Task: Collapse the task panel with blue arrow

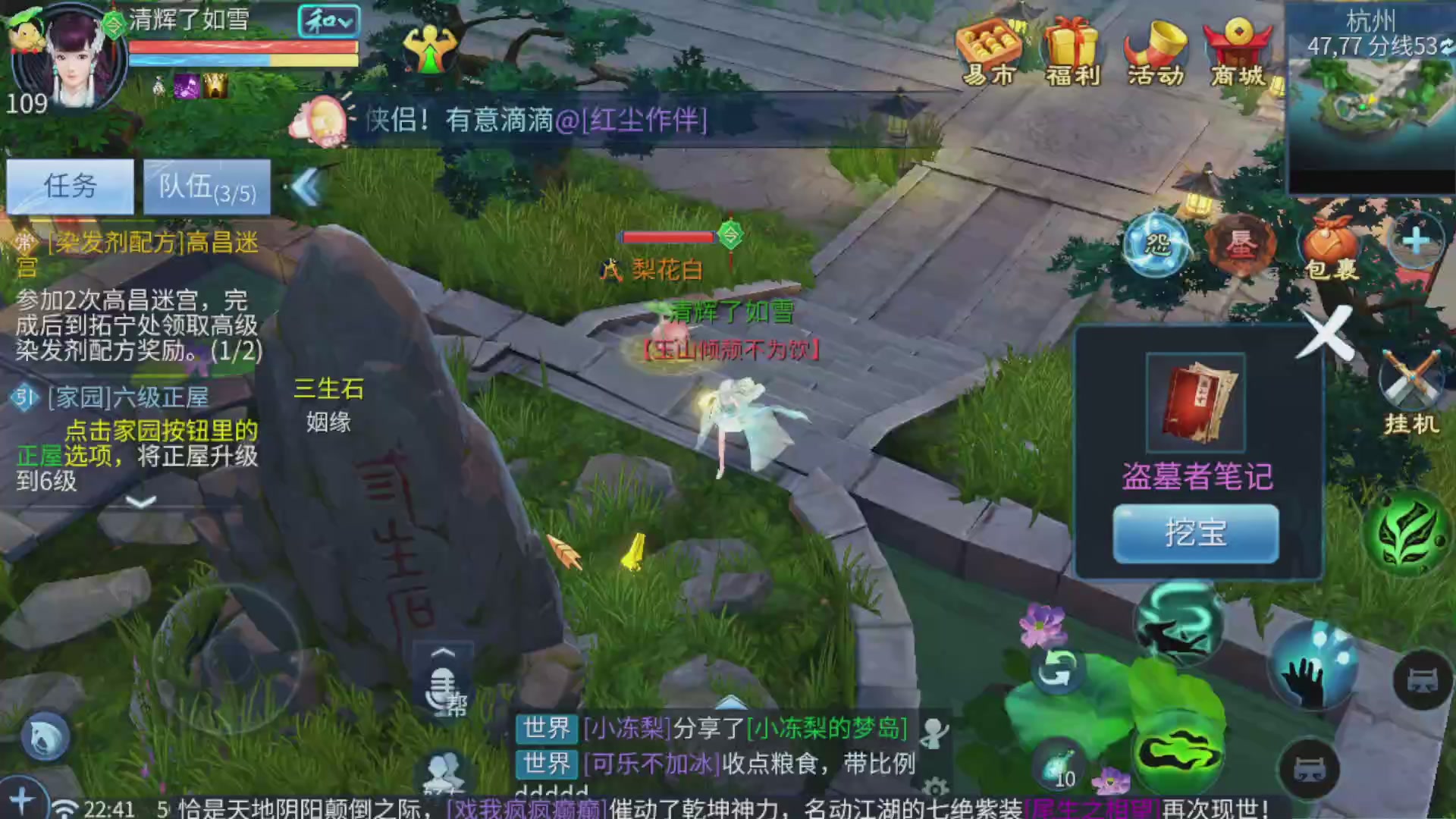Action: (x=306, y=187)
